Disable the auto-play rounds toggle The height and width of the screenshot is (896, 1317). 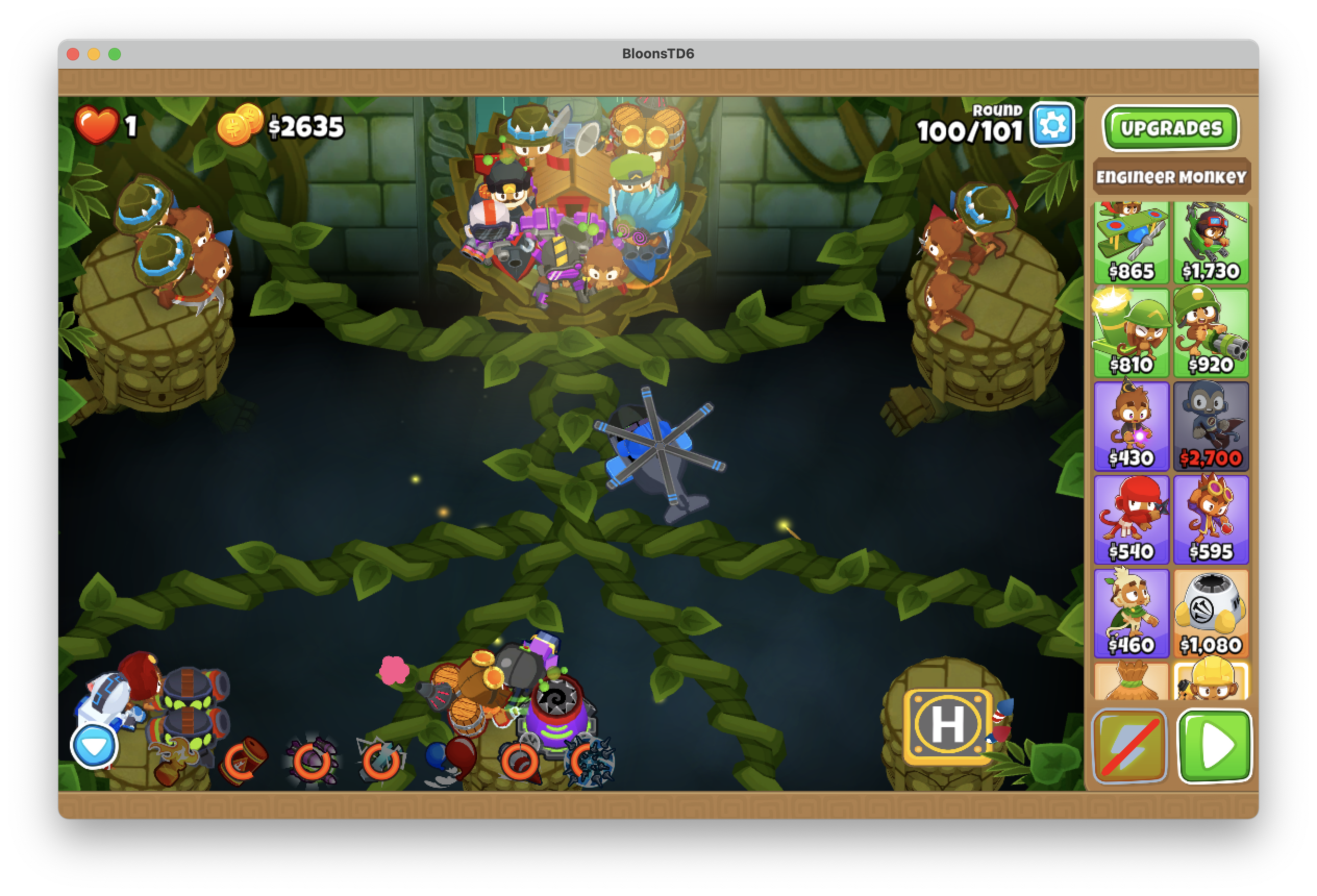click(1130, 746)
